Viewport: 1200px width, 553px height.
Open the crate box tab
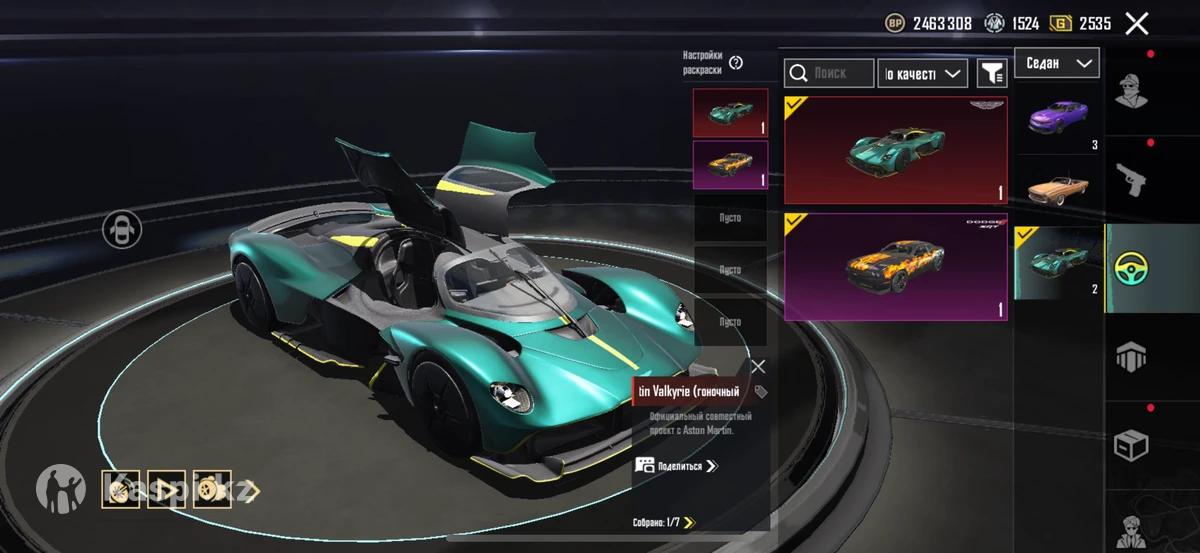pos(1131,445)
